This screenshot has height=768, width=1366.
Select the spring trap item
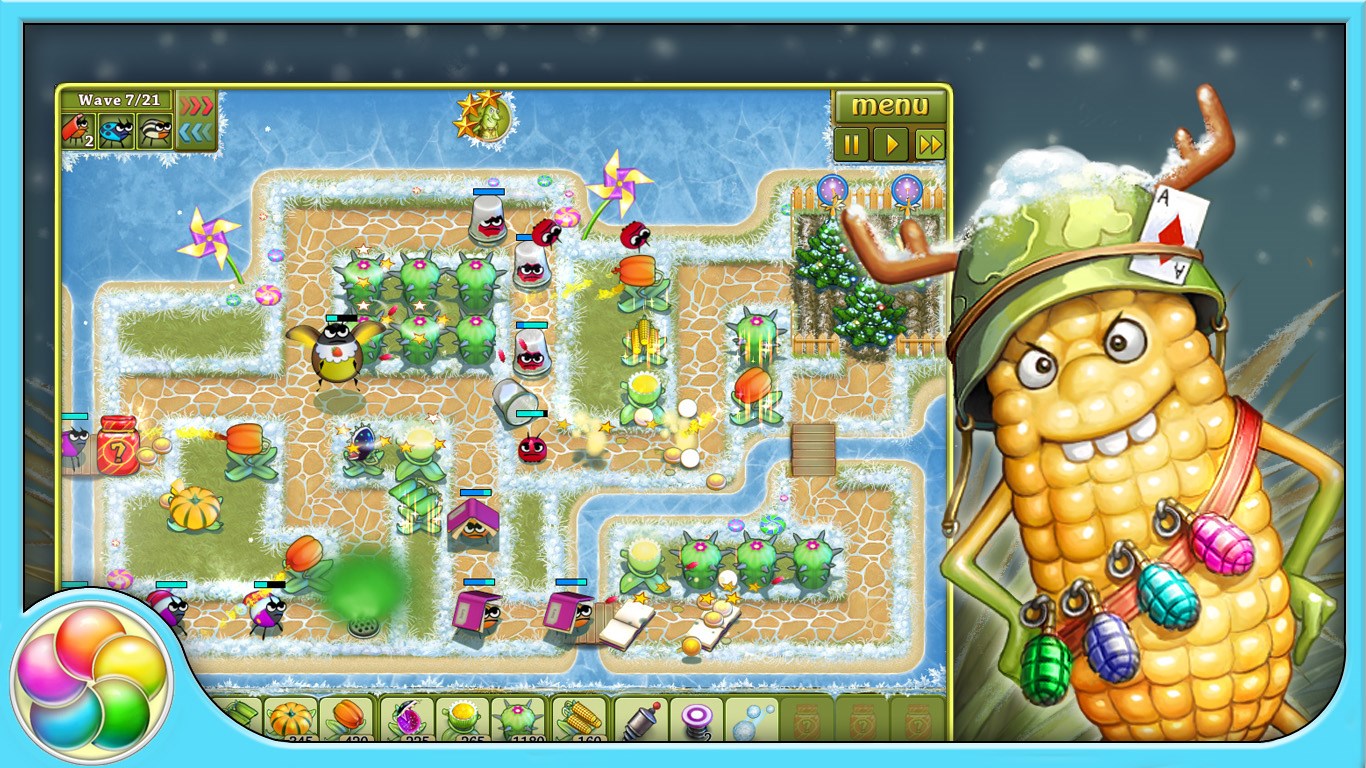click(696, 718)
